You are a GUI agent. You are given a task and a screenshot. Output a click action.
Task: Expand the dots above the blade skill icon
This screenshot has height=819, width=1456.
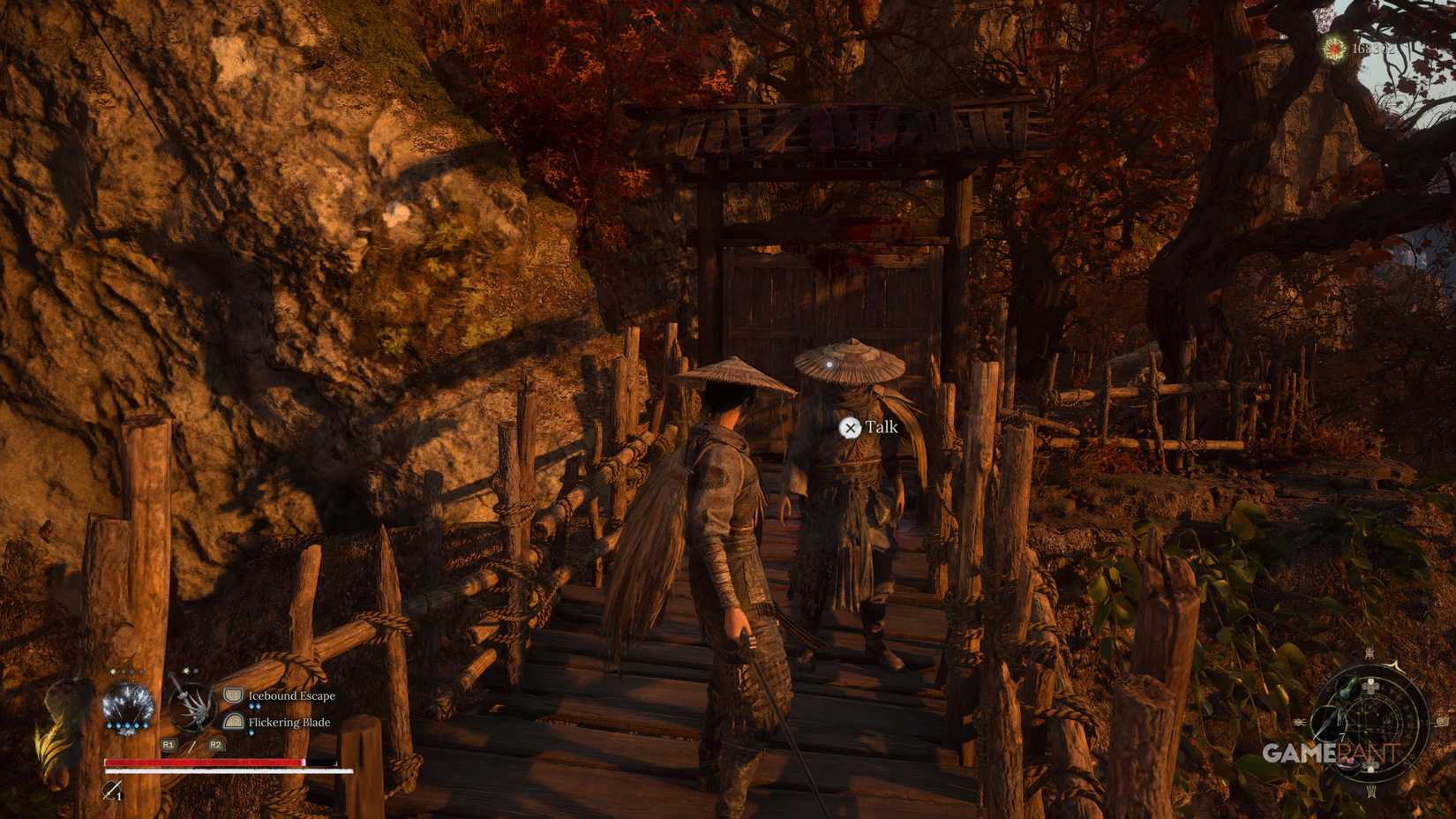tap(190, 671)
